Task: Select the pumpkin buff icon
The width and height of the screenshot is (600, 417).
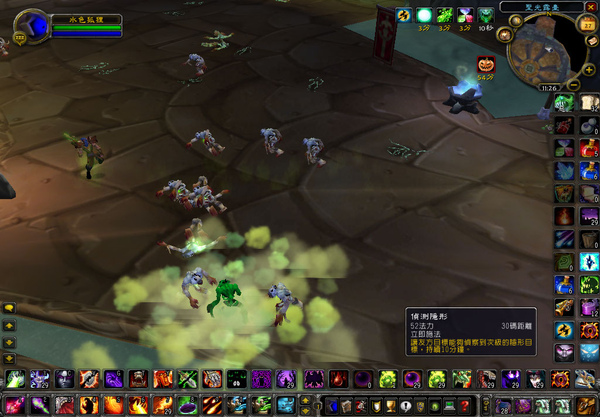Action: click(487, 65)
